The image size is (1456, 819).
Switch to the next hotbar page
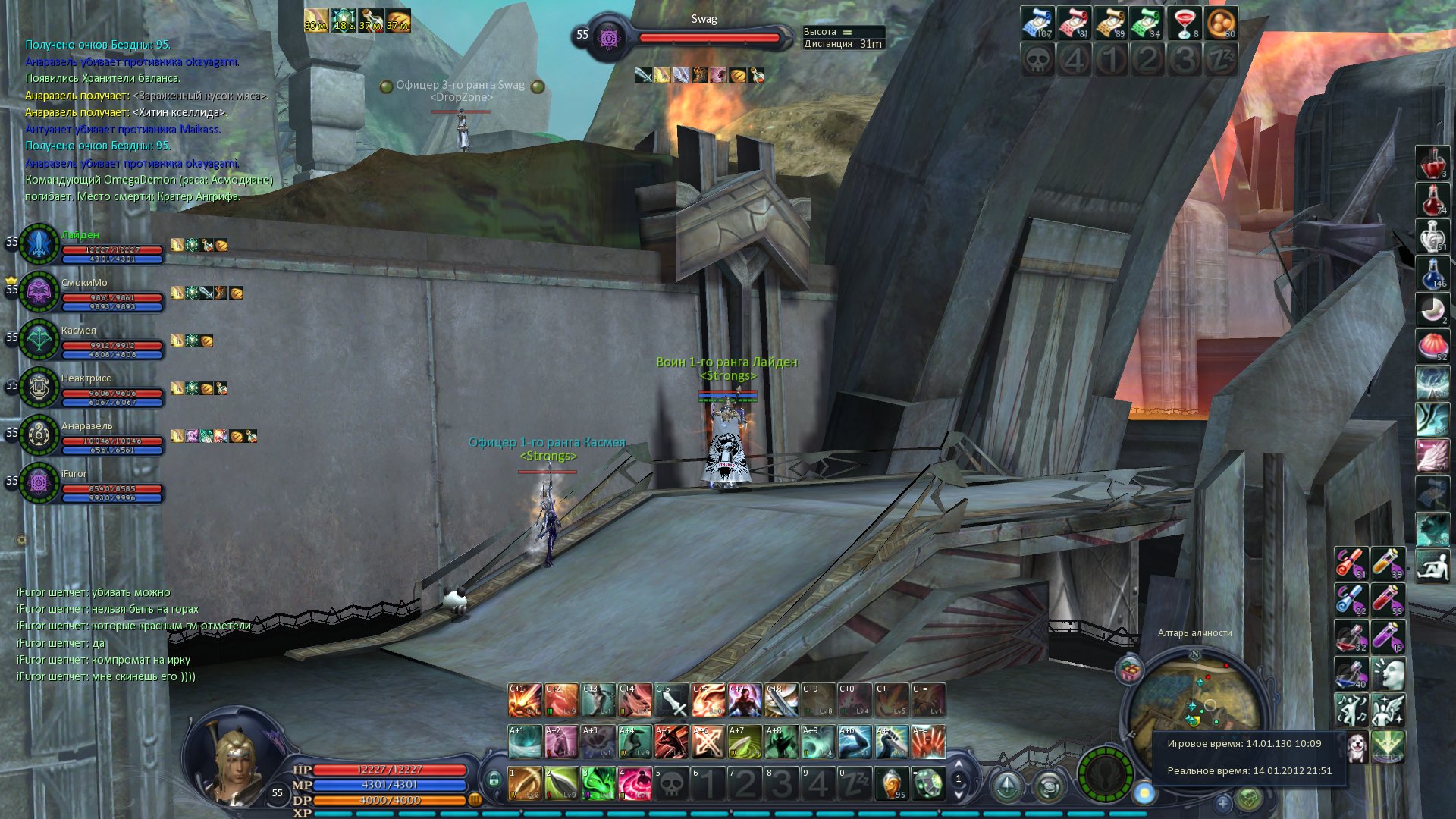click(x=959, y=795)
